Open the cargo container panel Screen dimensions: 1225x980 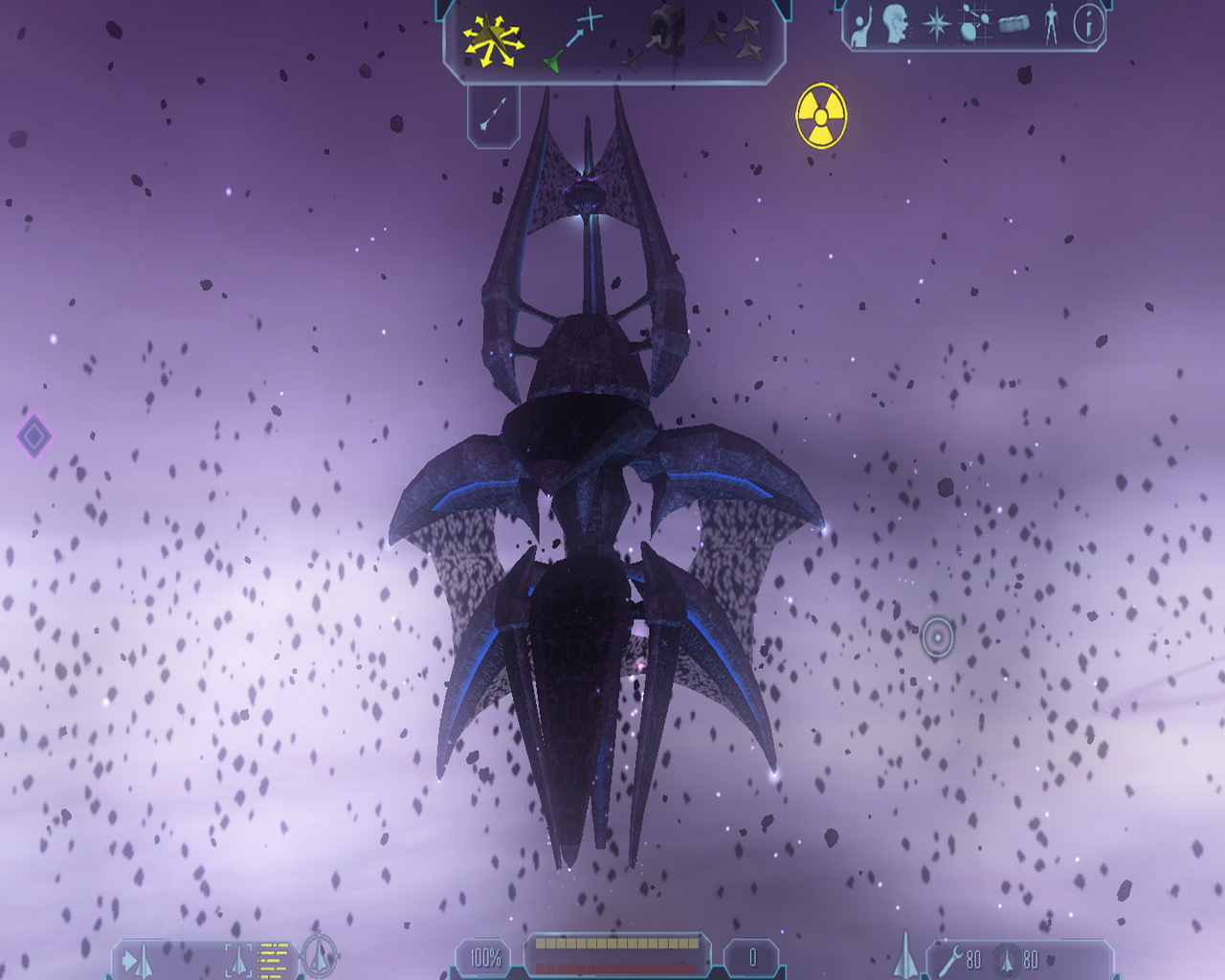(x=1013, y=24)
